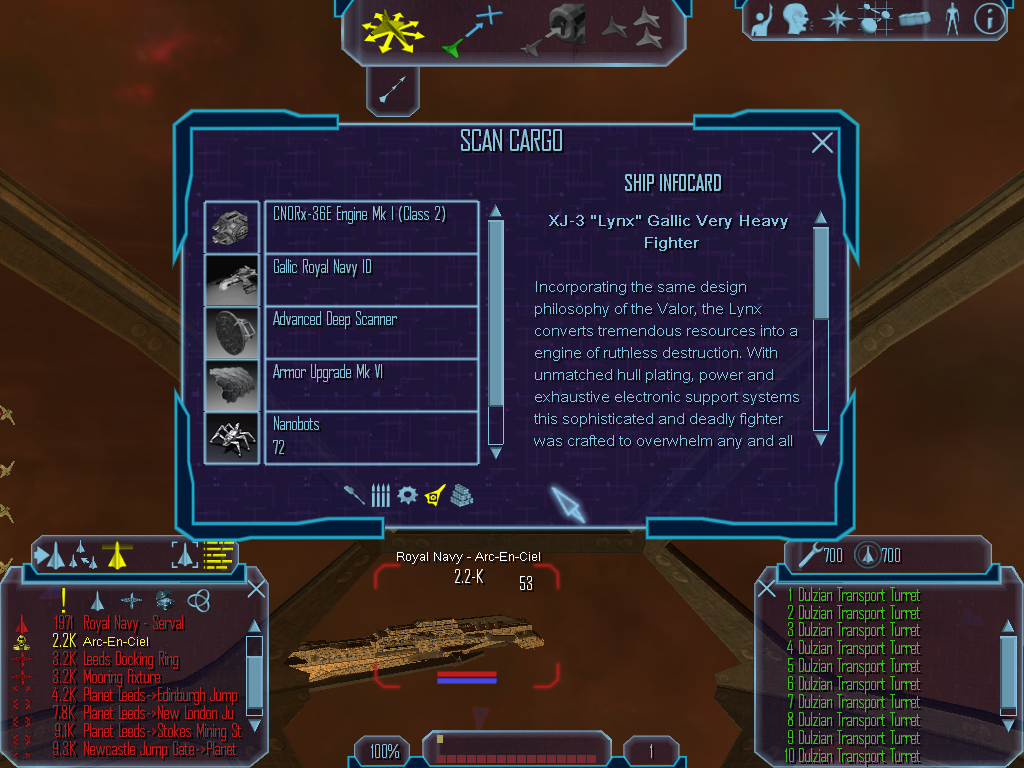This screenshot has height=768, width=1024.
Task: Show the ammunition filter in Scan Cargo
Action: pyautogui.click(x=380, y=495)
